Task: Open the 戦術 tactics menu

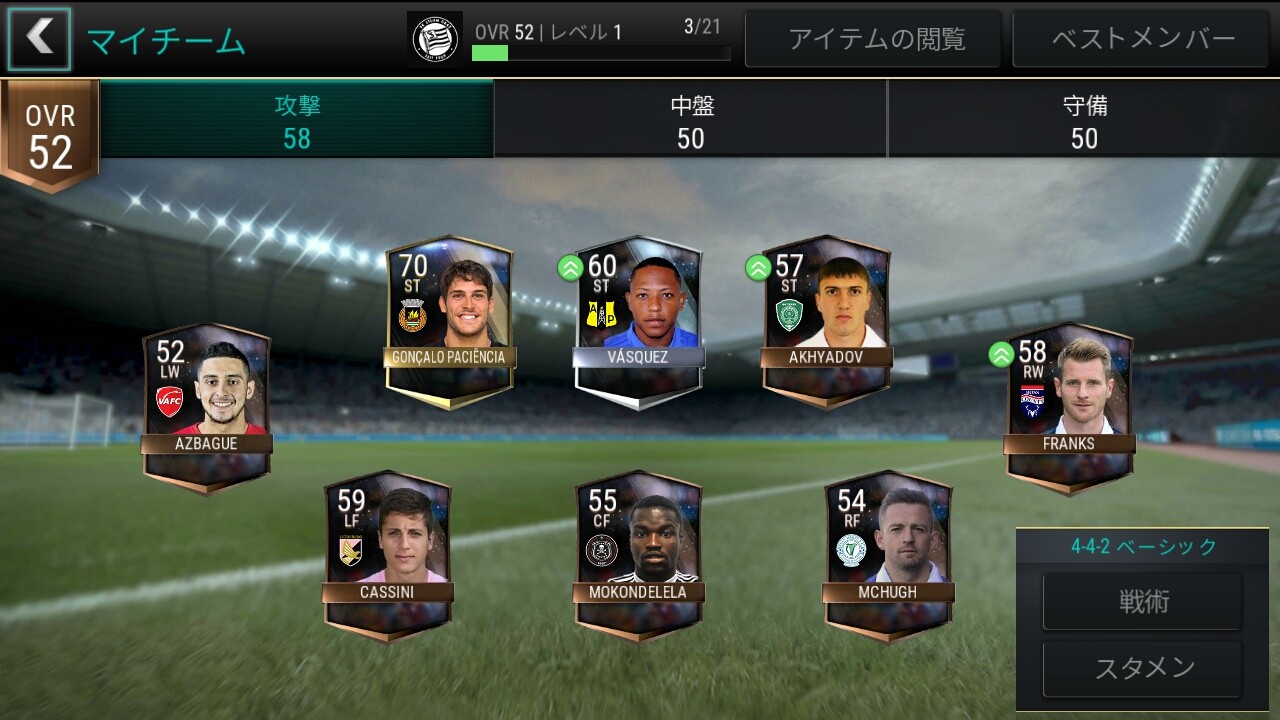Action: pos(1143,602)
